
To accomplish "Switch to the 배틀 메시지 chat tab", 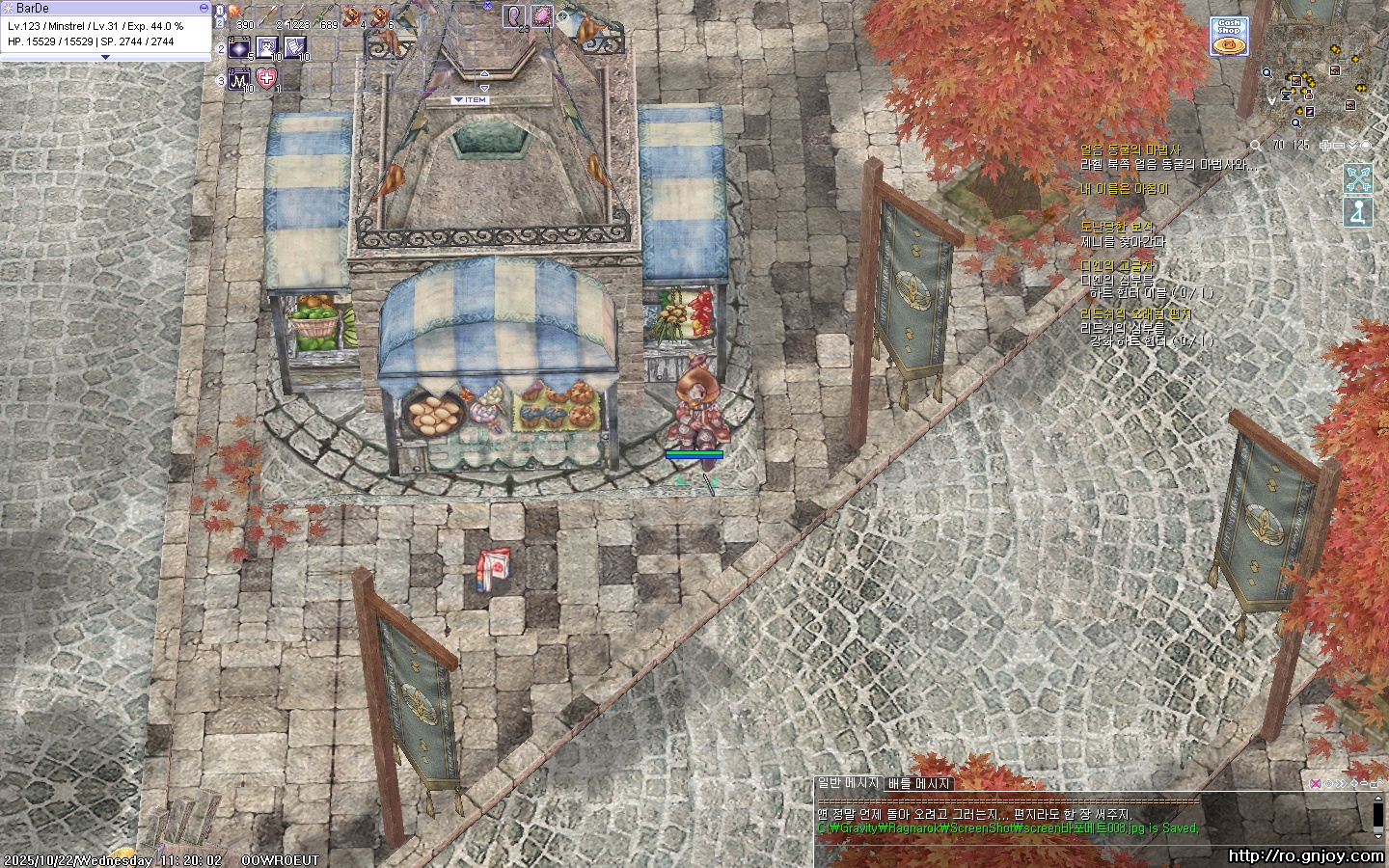I will pyautogui.click(x=918, y=784).
